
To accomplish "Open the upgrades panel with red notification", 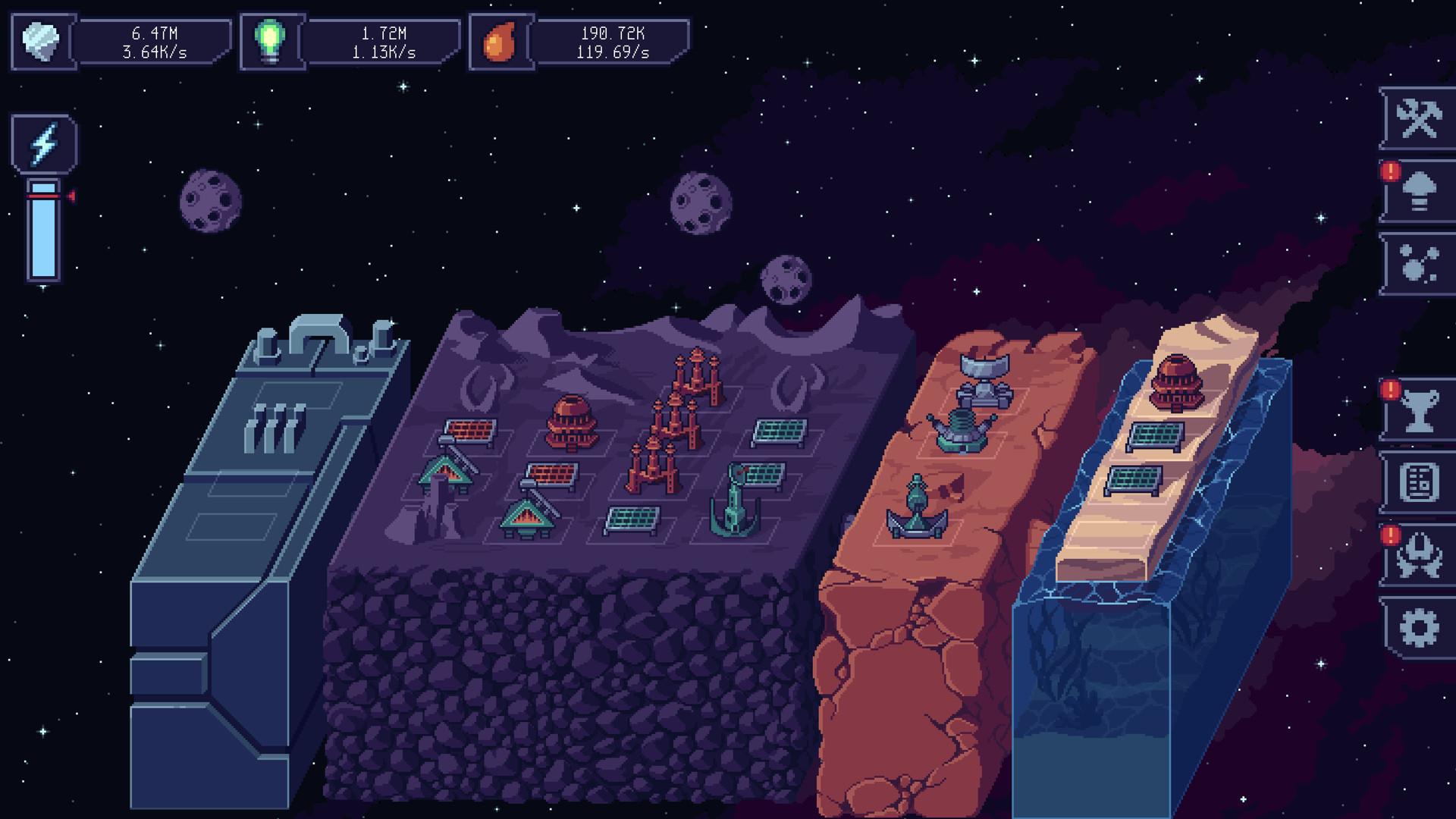I will 1421,194.
